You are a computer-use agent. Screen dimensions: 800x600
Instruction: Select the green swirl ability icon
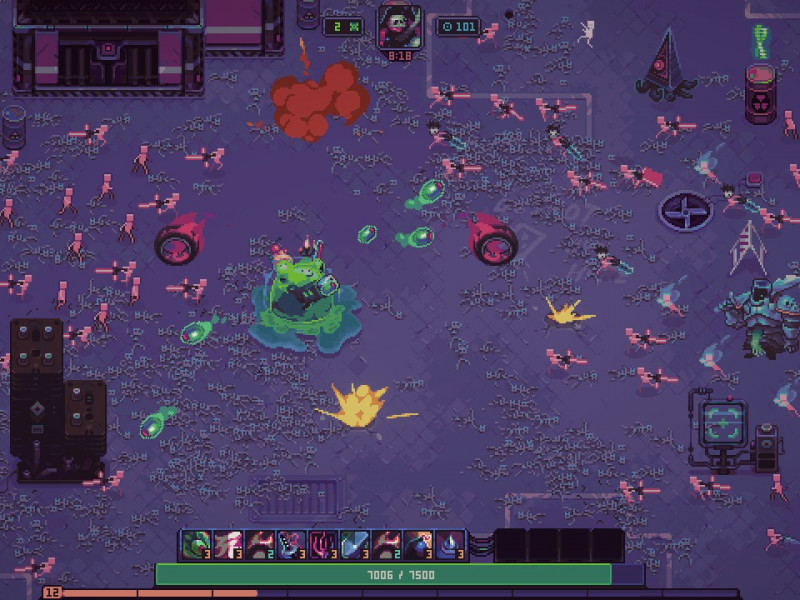click(196, 544)
